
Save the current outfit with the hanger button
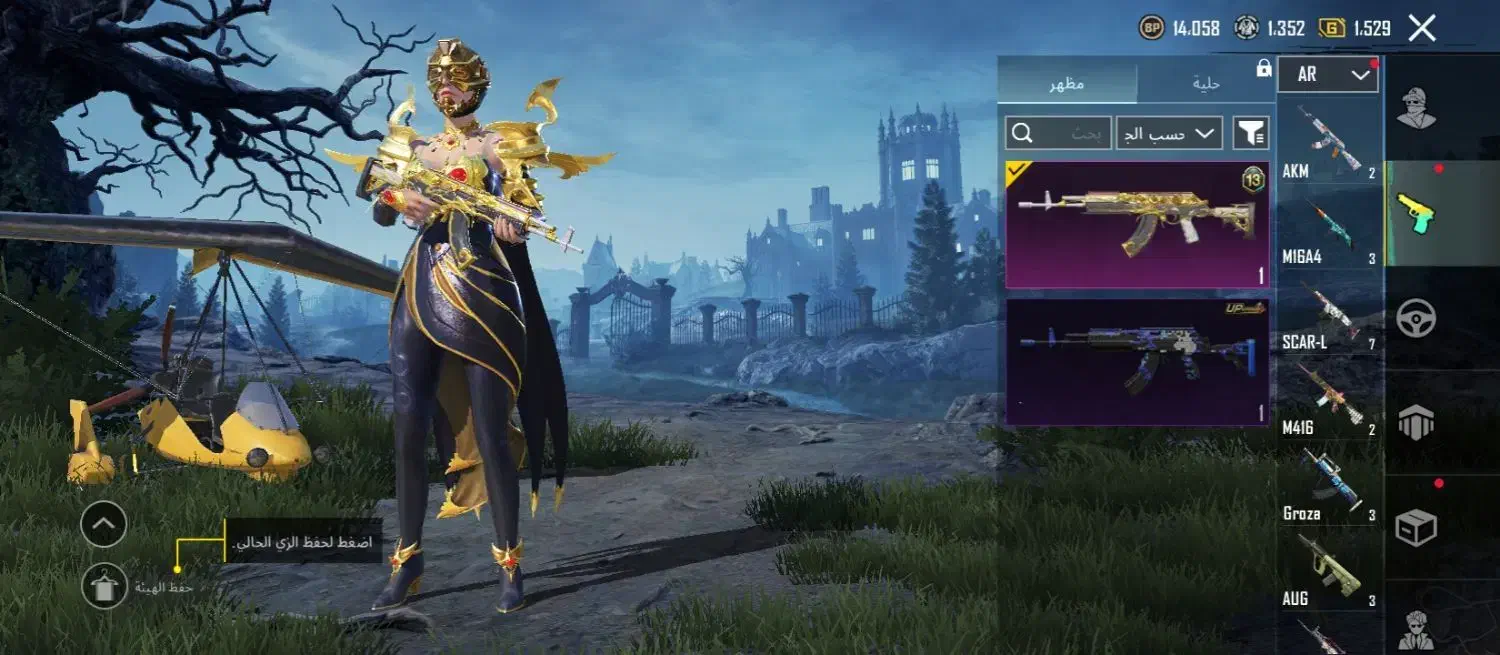pos(104,587)
